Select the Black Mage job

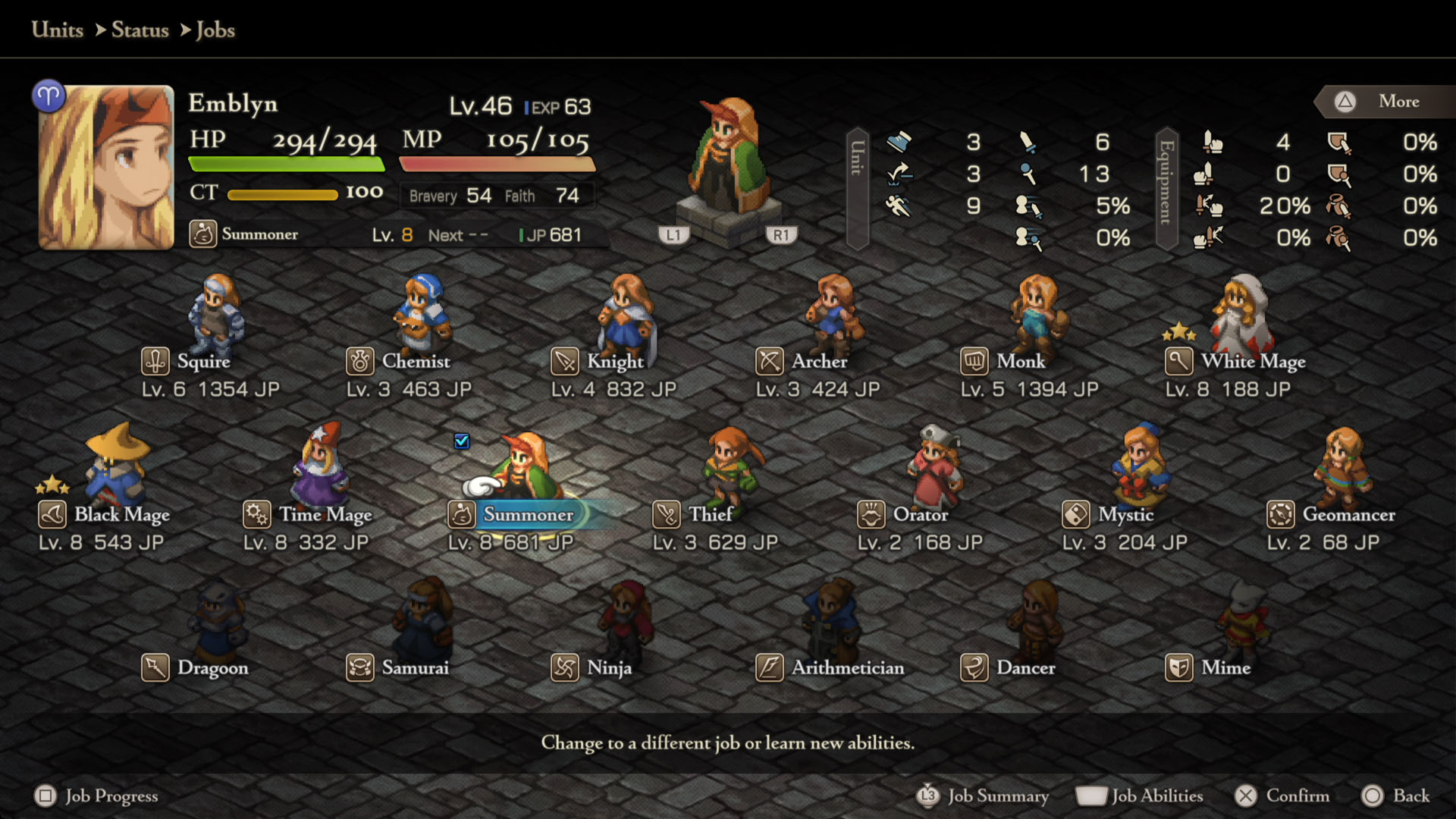pos(121,514)
